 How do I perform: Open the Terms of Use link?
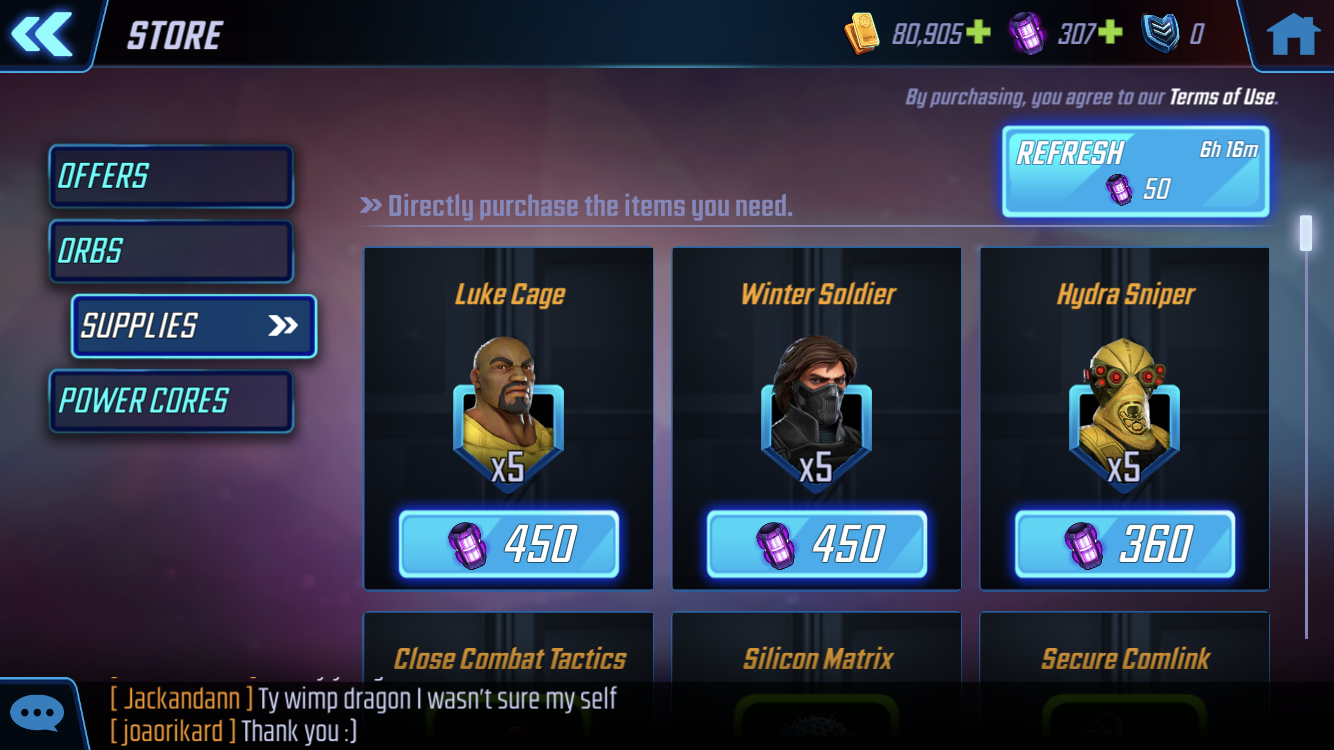pyautogui.click(x=1223, y=97)
